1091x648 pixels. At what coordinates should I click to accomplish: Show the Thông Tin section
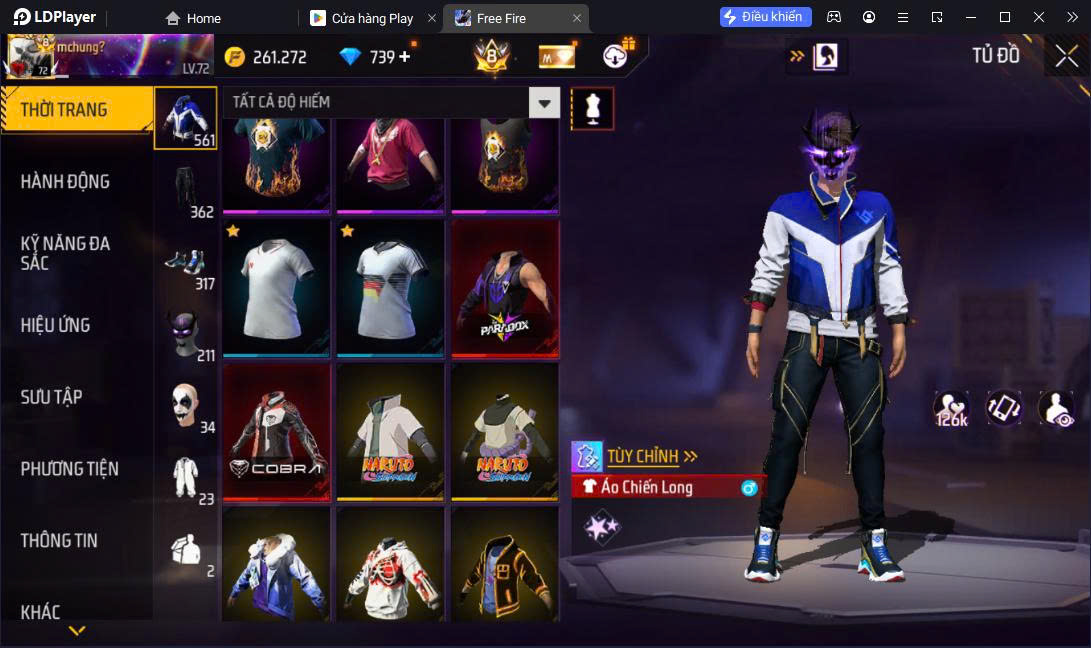59,540
